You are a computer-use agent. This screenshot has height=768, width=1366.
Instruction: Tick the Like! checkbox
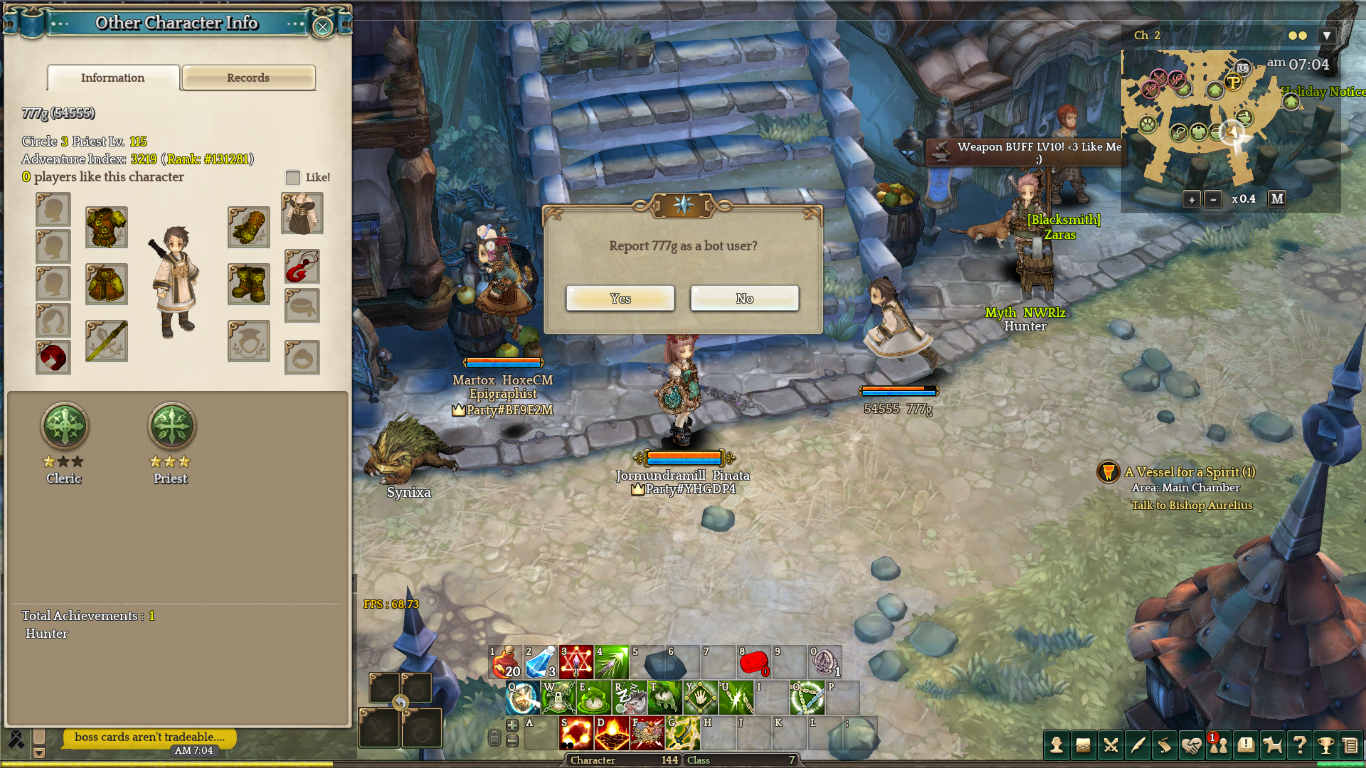point(293,177)
